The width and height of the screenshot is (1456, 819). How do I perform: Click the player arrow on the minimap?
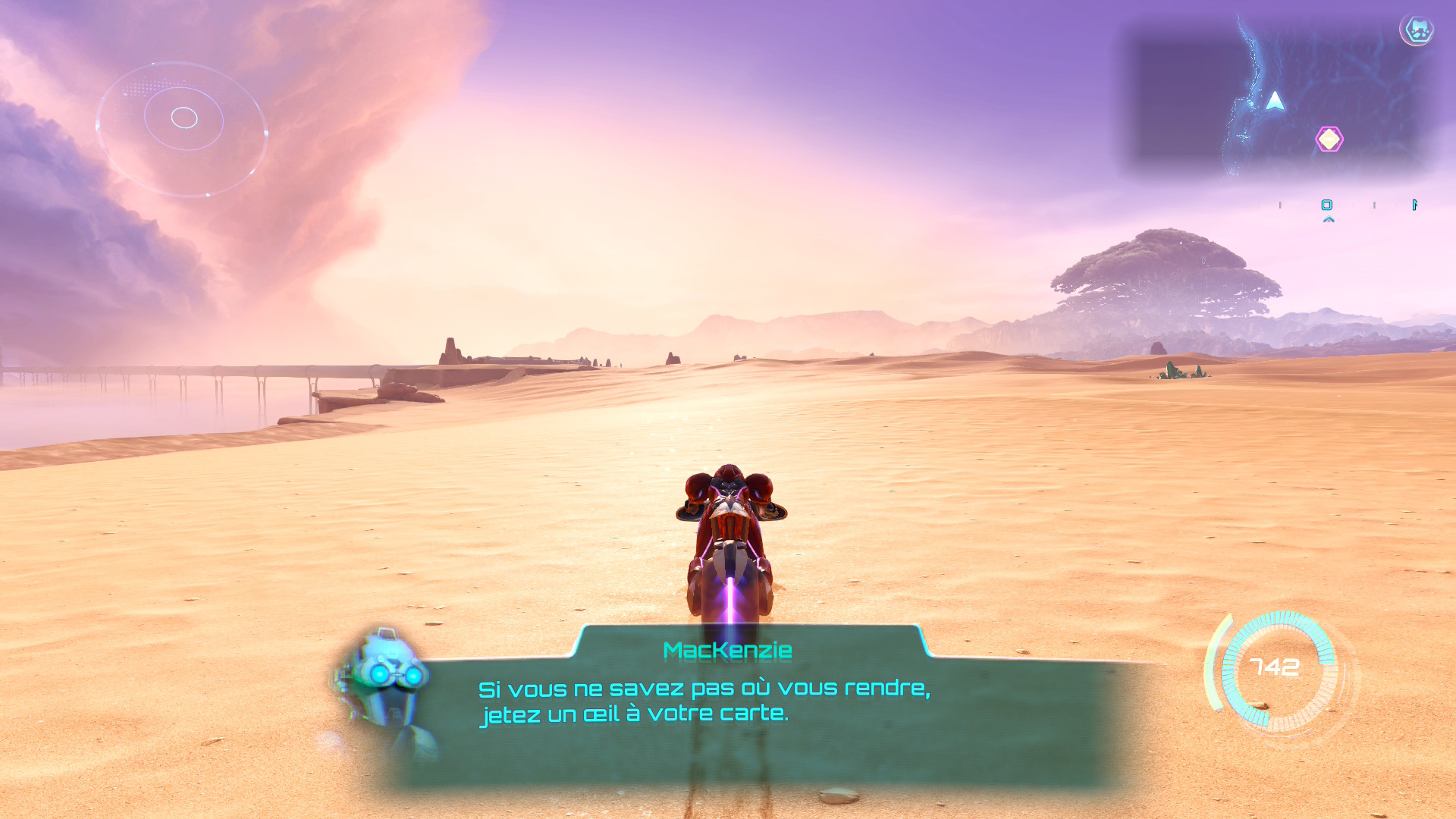[1275, 102]
